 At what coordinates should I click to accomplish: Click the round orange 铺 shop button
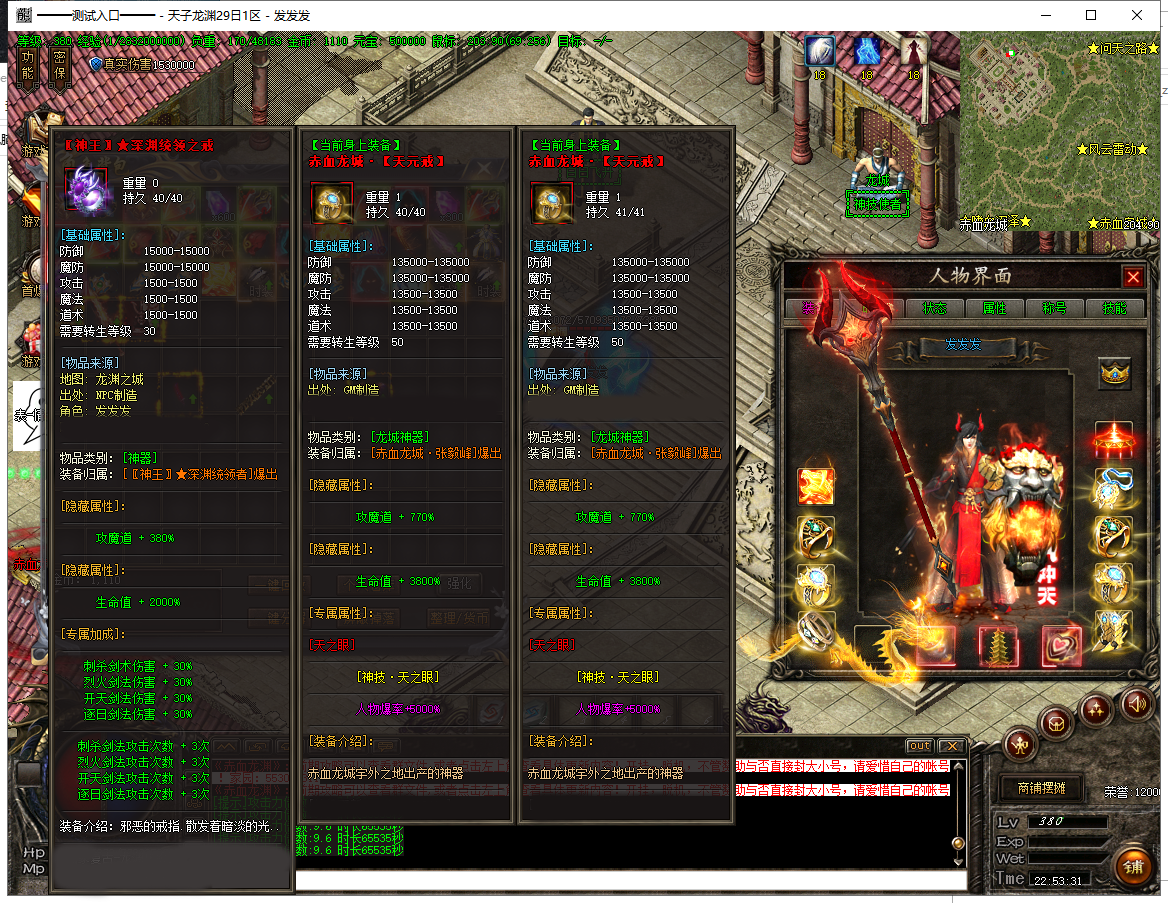1132,865
